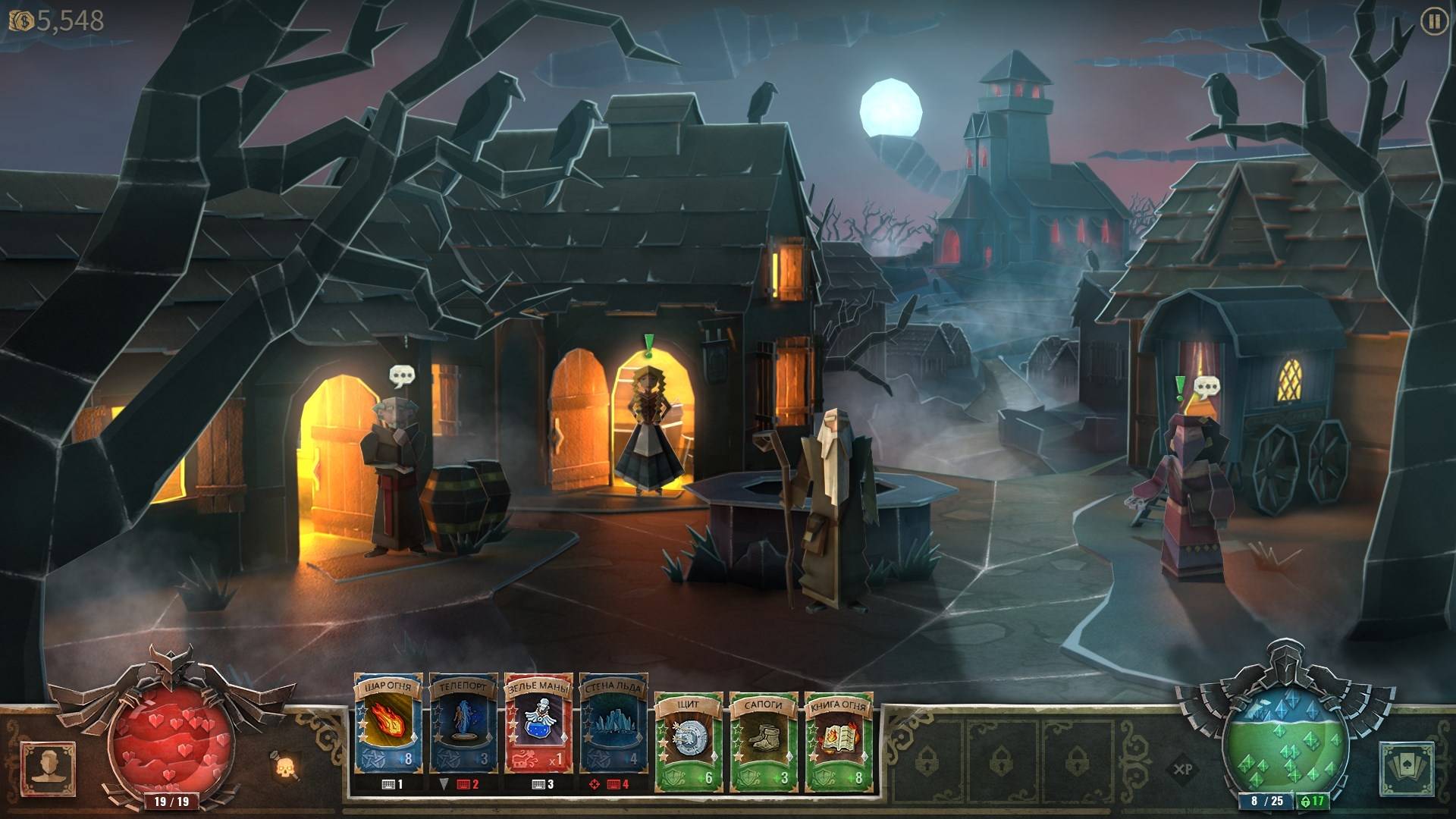Click the Щит shield equipment card
Image resolution: width=1456 pixels, height=819 pixels.
tap(688, 742)
